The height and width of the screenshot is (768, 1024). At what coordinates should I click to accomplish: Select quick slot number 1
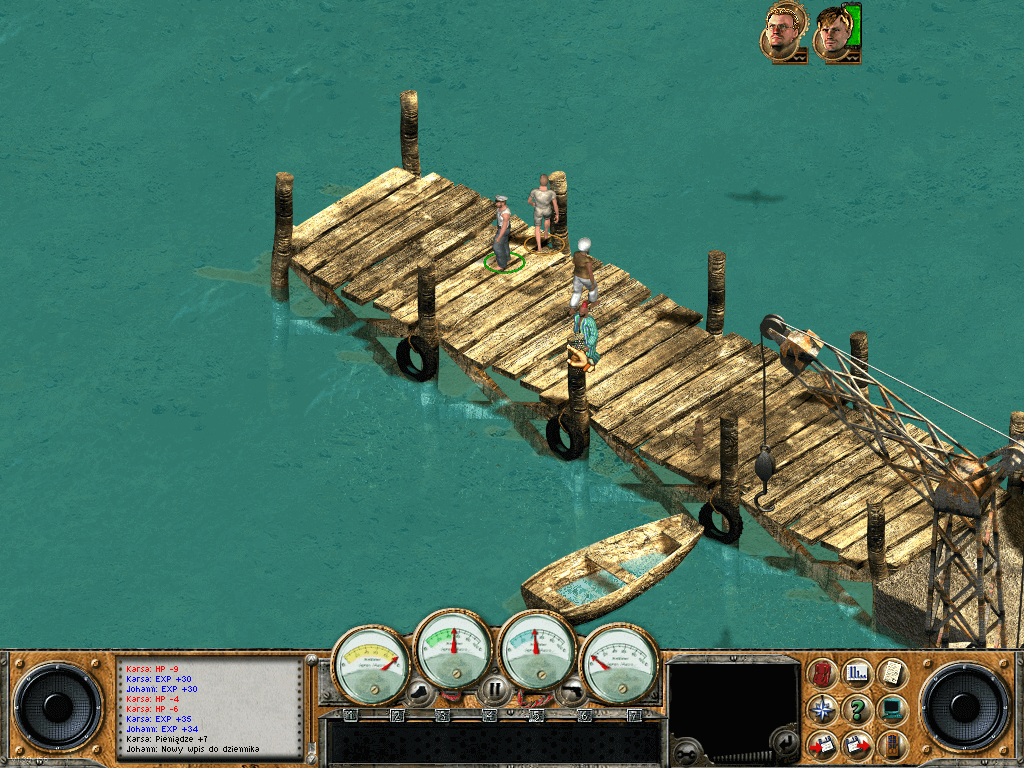pyautogui.click(x=350, y=715)
